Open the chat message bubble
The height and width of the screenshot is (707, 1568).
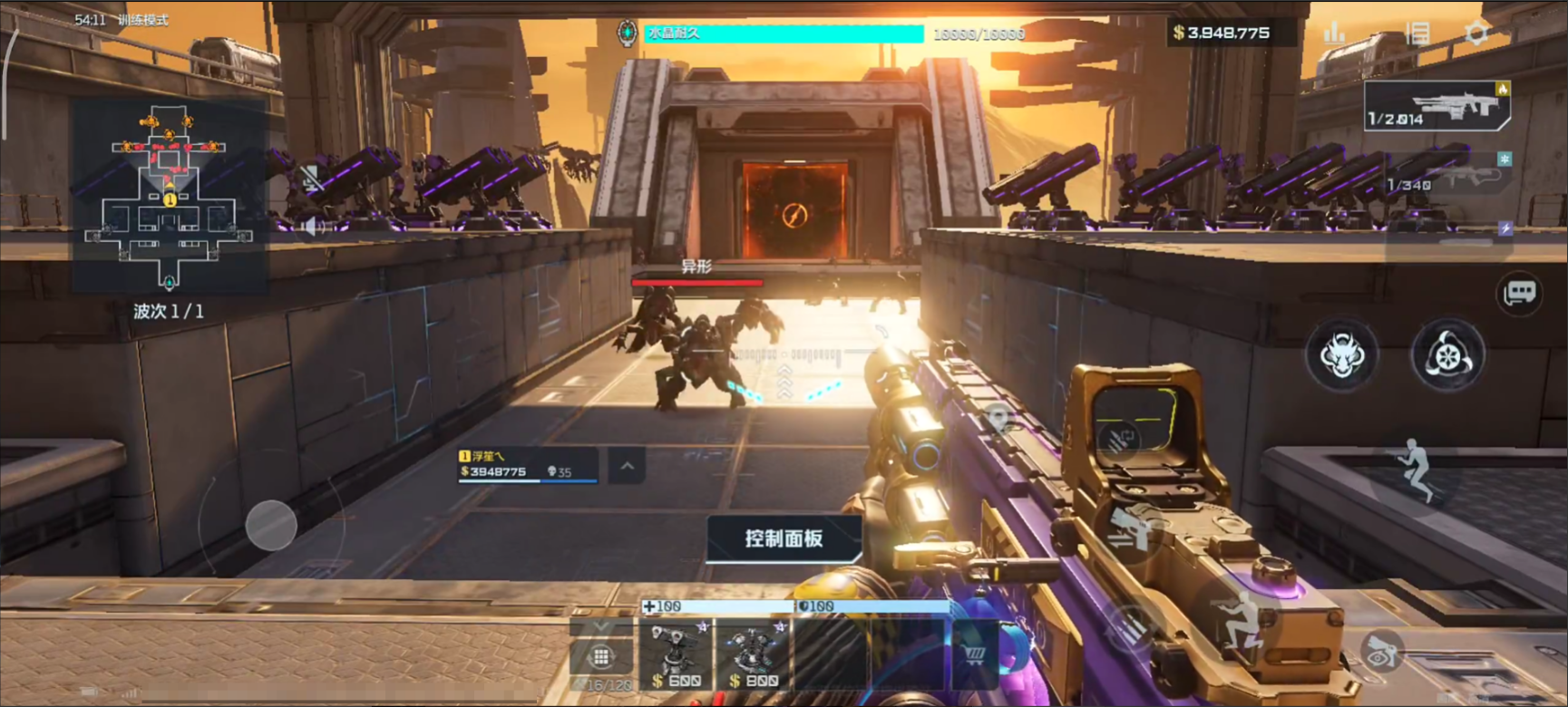[1519, 293]
